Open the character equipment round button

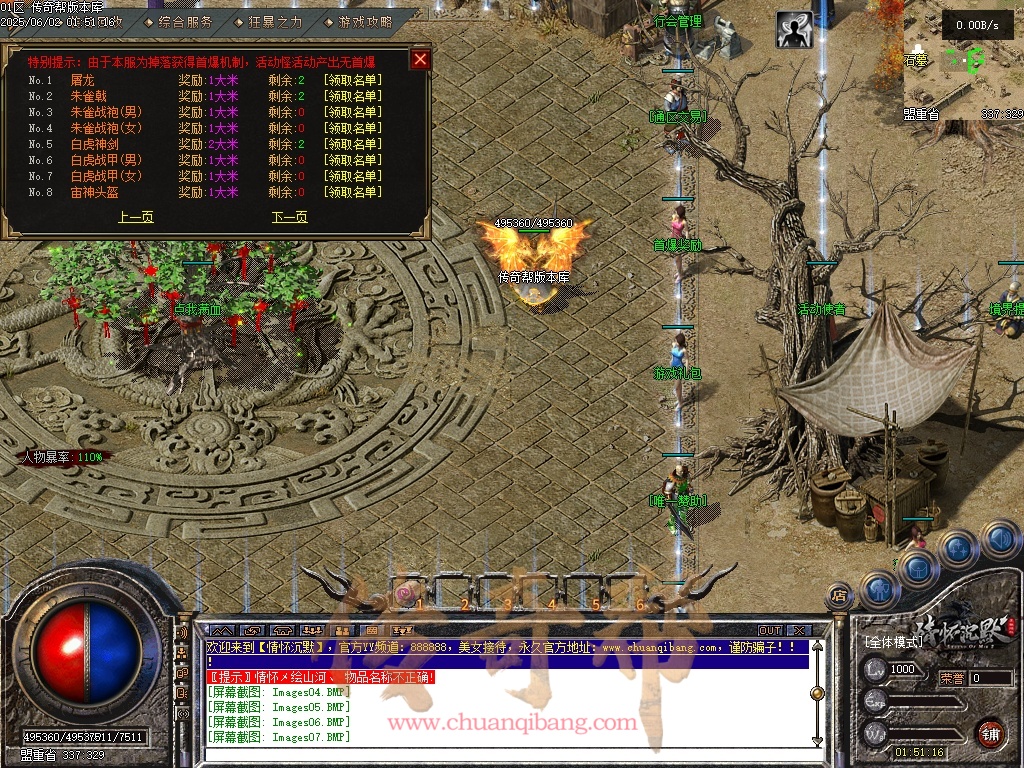(879, 589)
